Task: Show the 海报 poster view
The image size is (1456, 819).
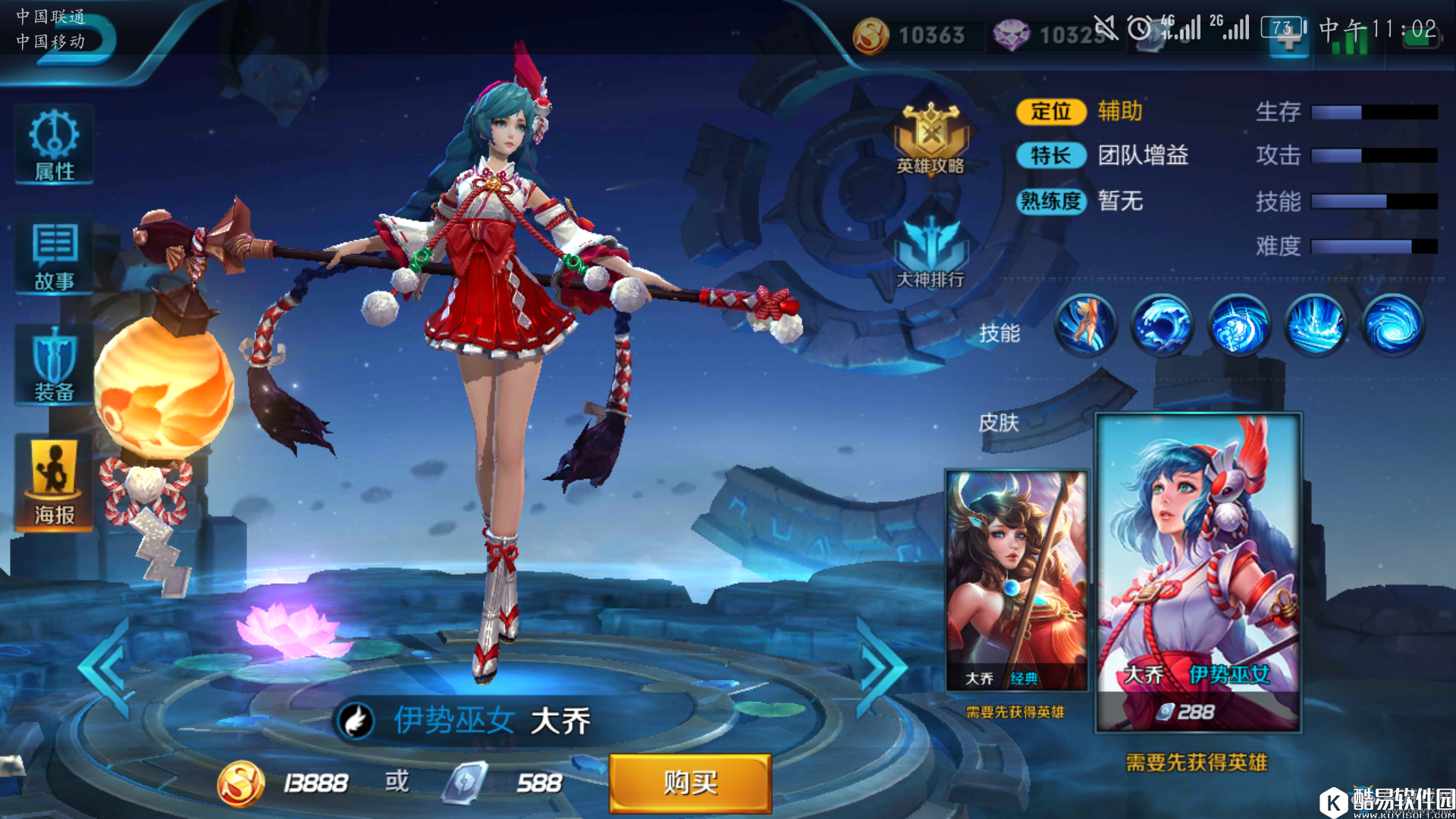Action: pyautogui.click(x=54, y=483)
